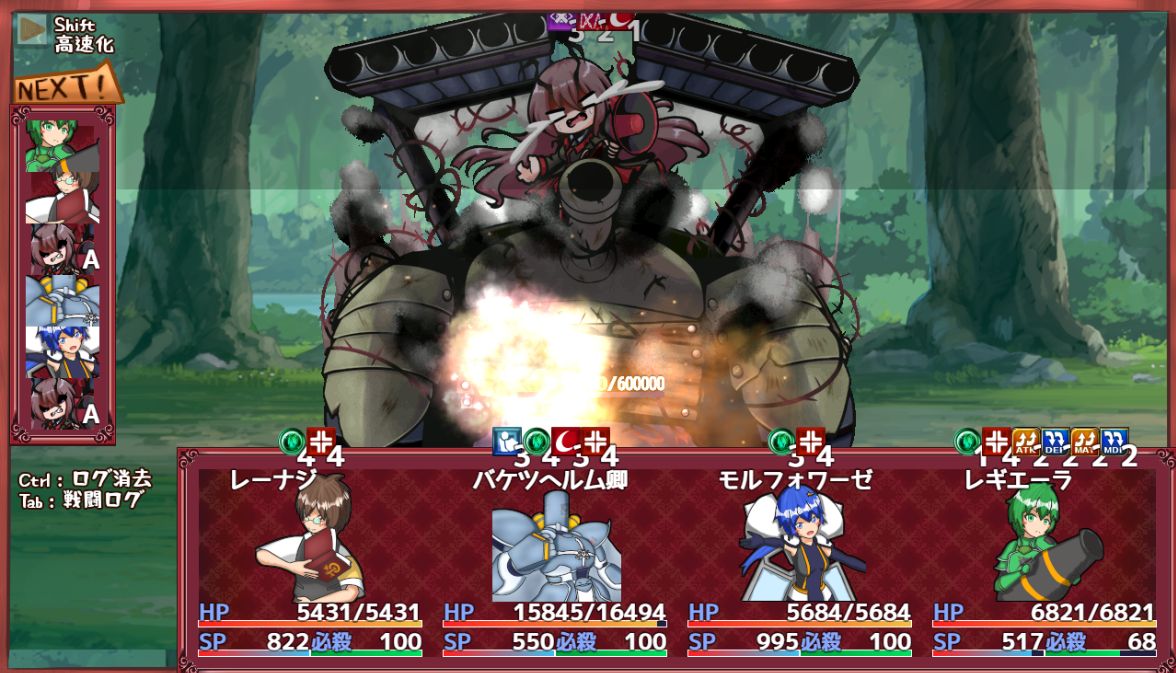Screen dimensions: 1176x673
Task: Choose party member モルフォワーゼ's status panel
Action: (799, 560)
